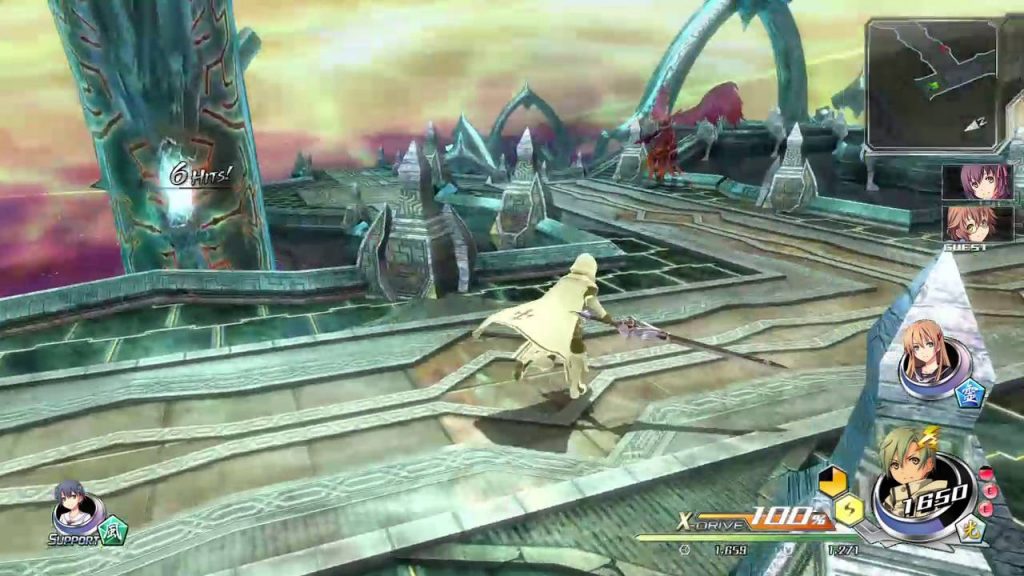Screen dimensions: 1024x576
Task: Activate the yellow lightning hexagon skill icon
Action: pyautogui.click(x=848, y=511)
